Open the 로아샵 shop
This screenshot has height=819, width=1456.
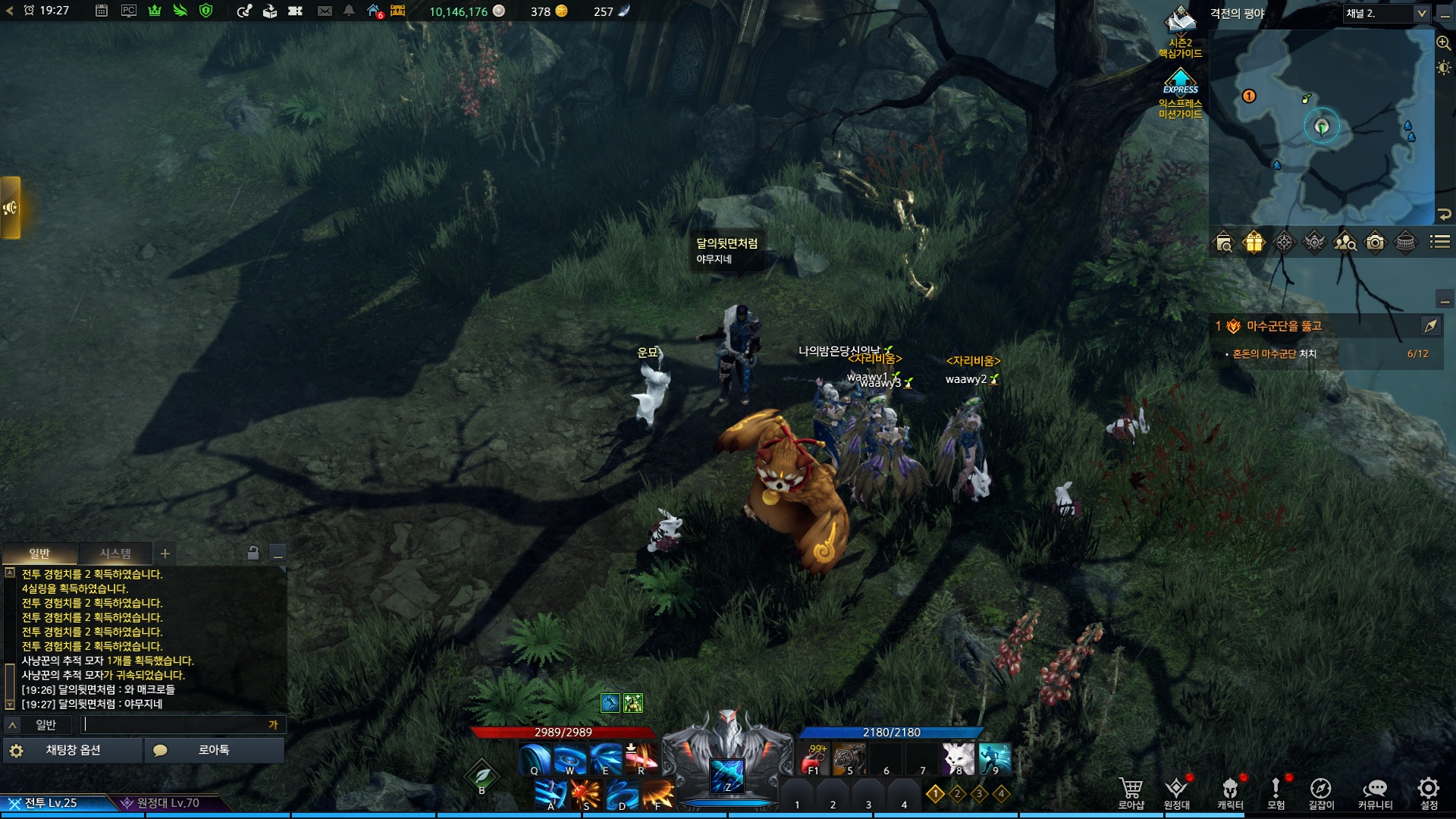click(x=1130, y=792)
